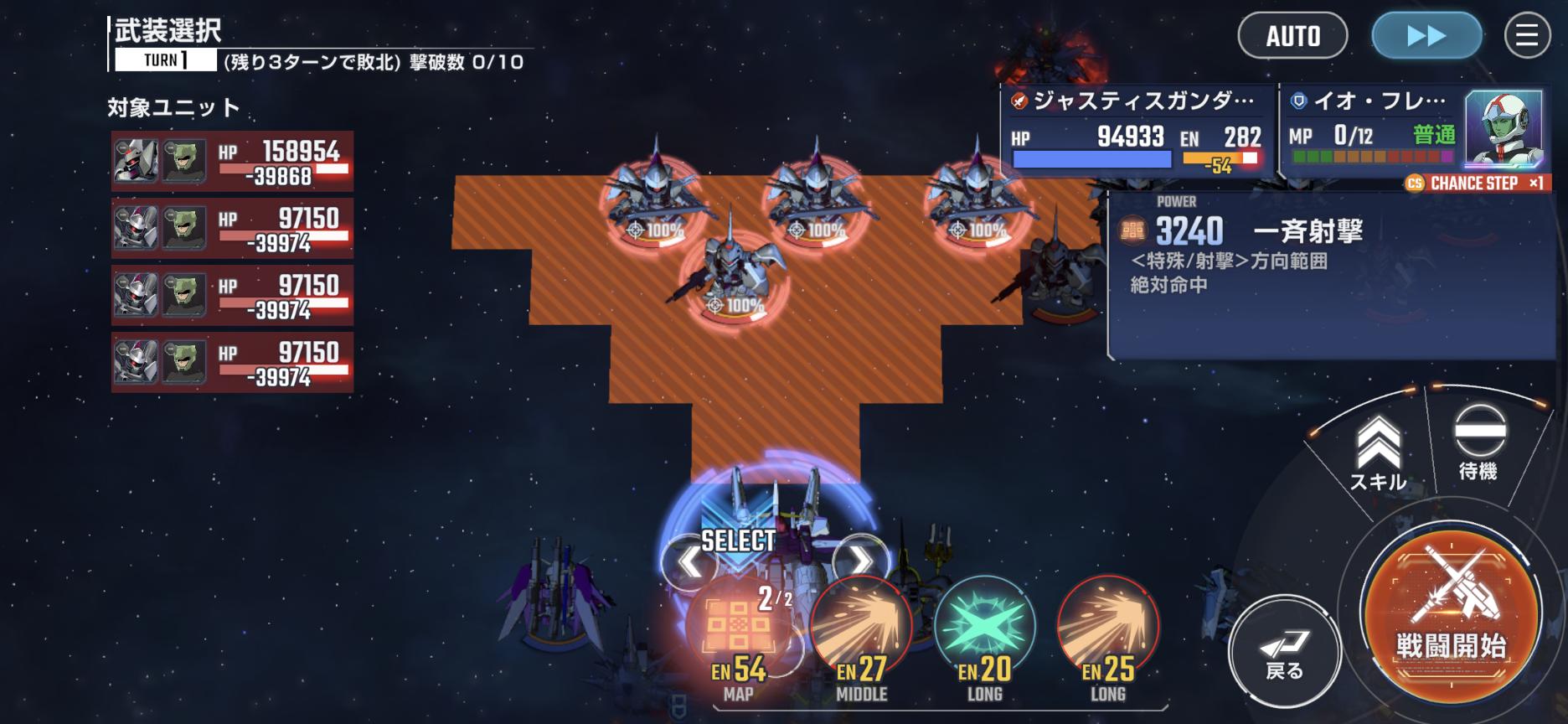Screen dimensions: 1568x724
Task: Choose the 待機 standby command
Action: pyautogui.click(x=1478, y=442)
